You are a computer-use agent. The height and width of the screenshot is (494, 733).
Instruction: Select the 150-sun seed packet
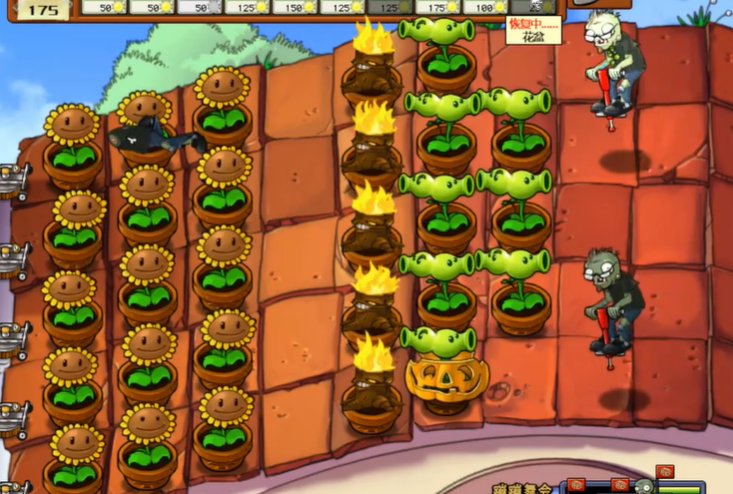(x=294, y=7)
